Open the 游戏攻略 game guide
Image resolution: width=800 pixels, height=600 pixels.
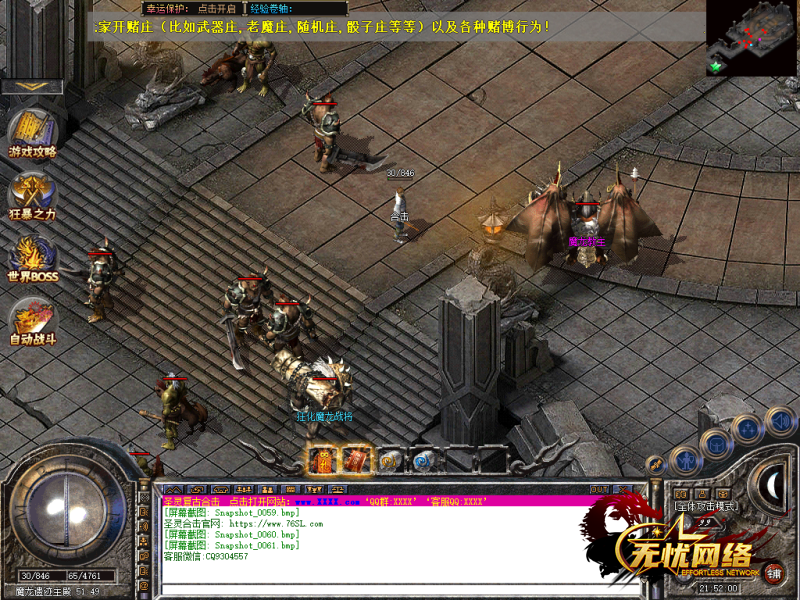tap(31, 133)
